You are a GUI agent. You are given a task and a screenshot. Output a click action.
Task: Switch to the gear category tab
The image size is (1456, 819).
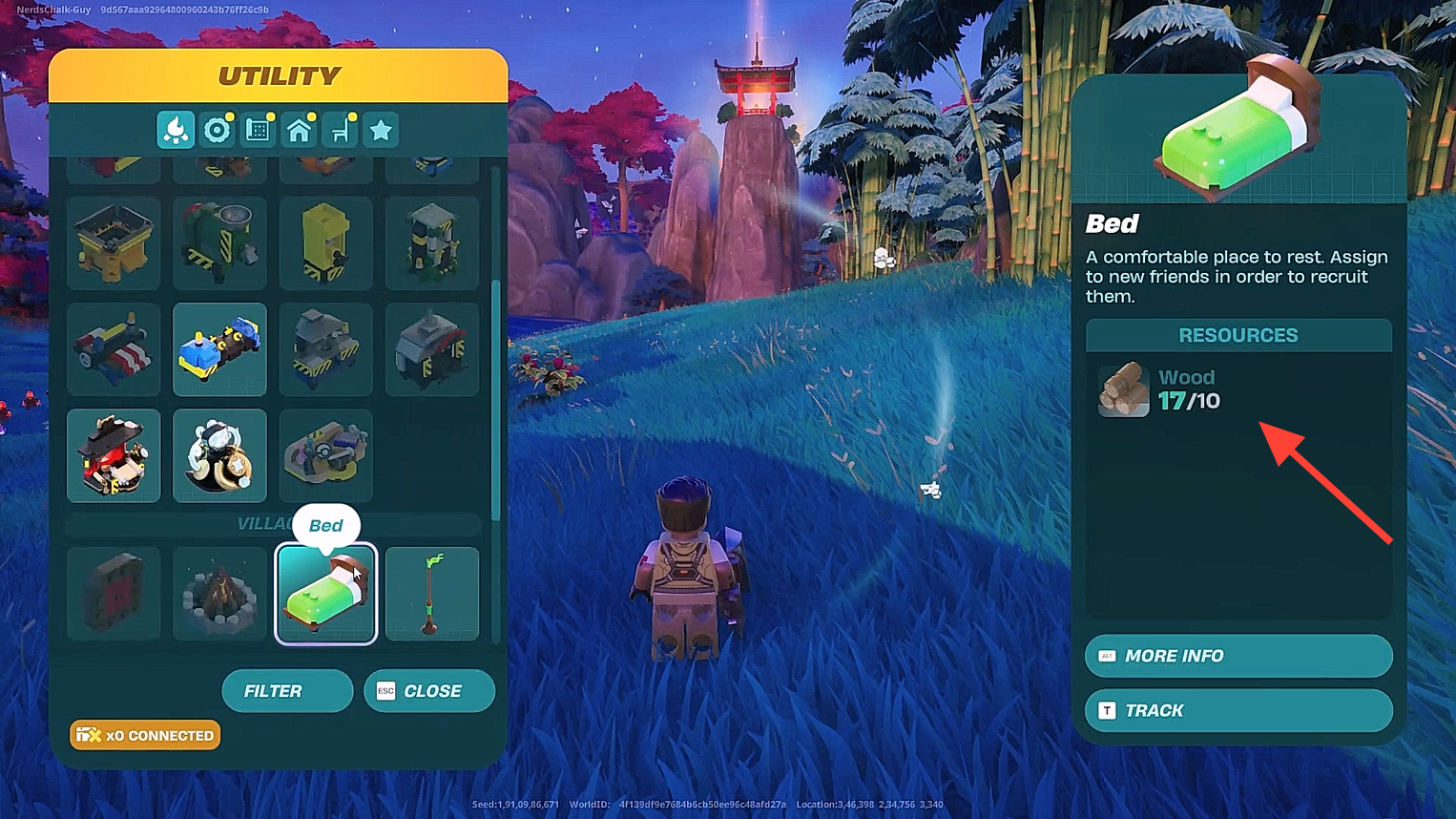click(x=218, y=130)
